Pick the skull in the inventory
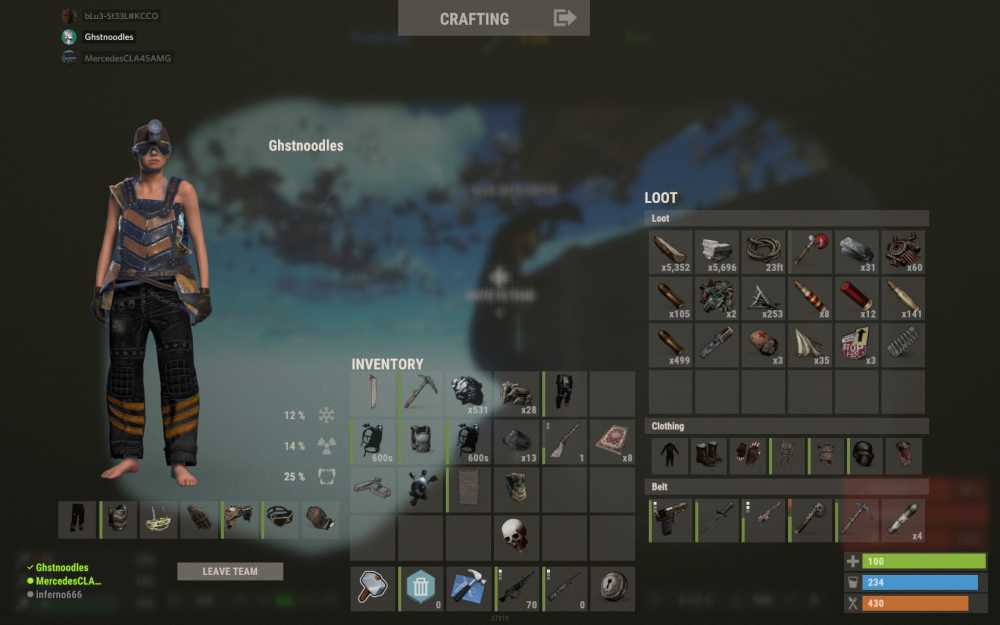The width and height of the screenshot is (1000, 625). pyautogui.click(x=515, y=537)
